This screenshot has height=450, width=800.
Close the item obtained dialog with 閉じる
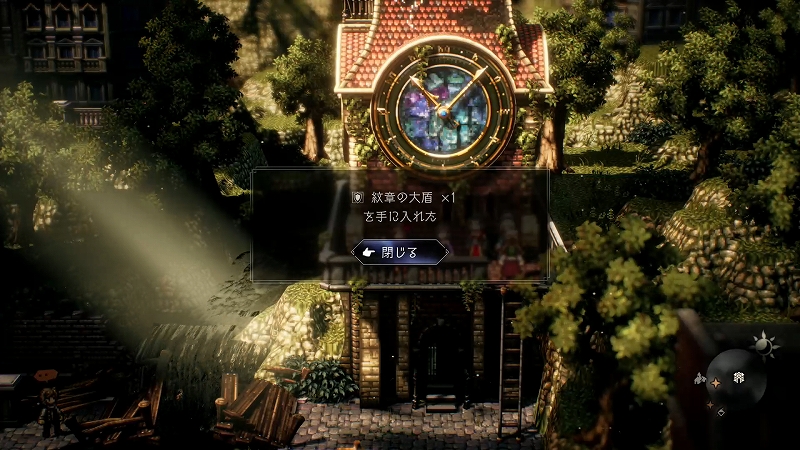400,252
